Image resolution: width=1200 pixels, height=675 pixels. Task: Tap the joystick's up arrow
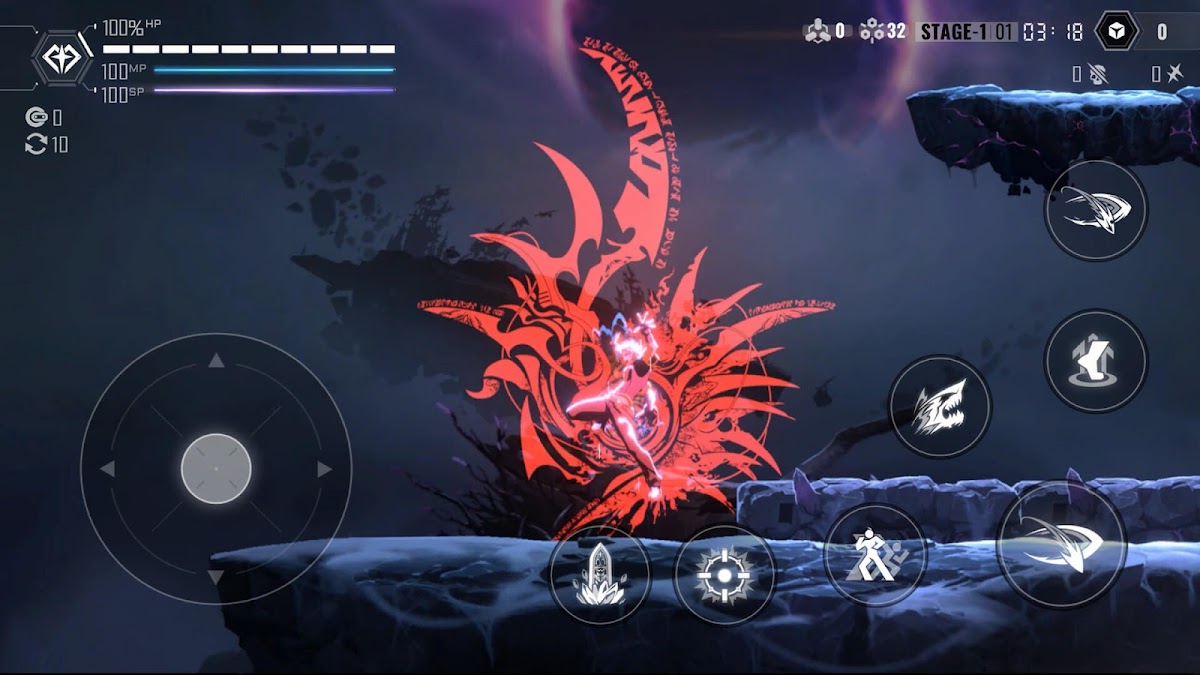[216, 361]
